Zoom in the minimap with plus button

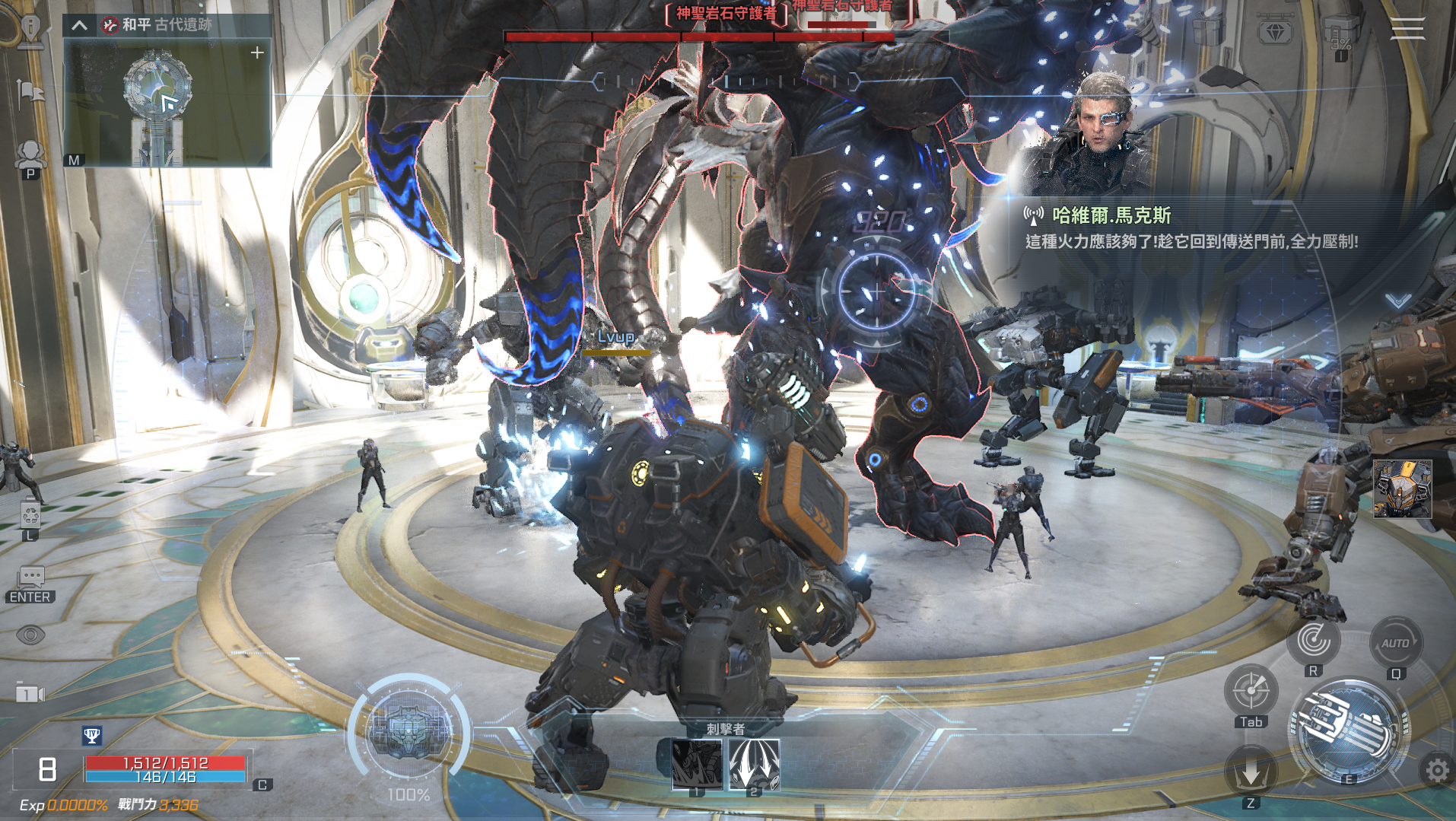257,53
